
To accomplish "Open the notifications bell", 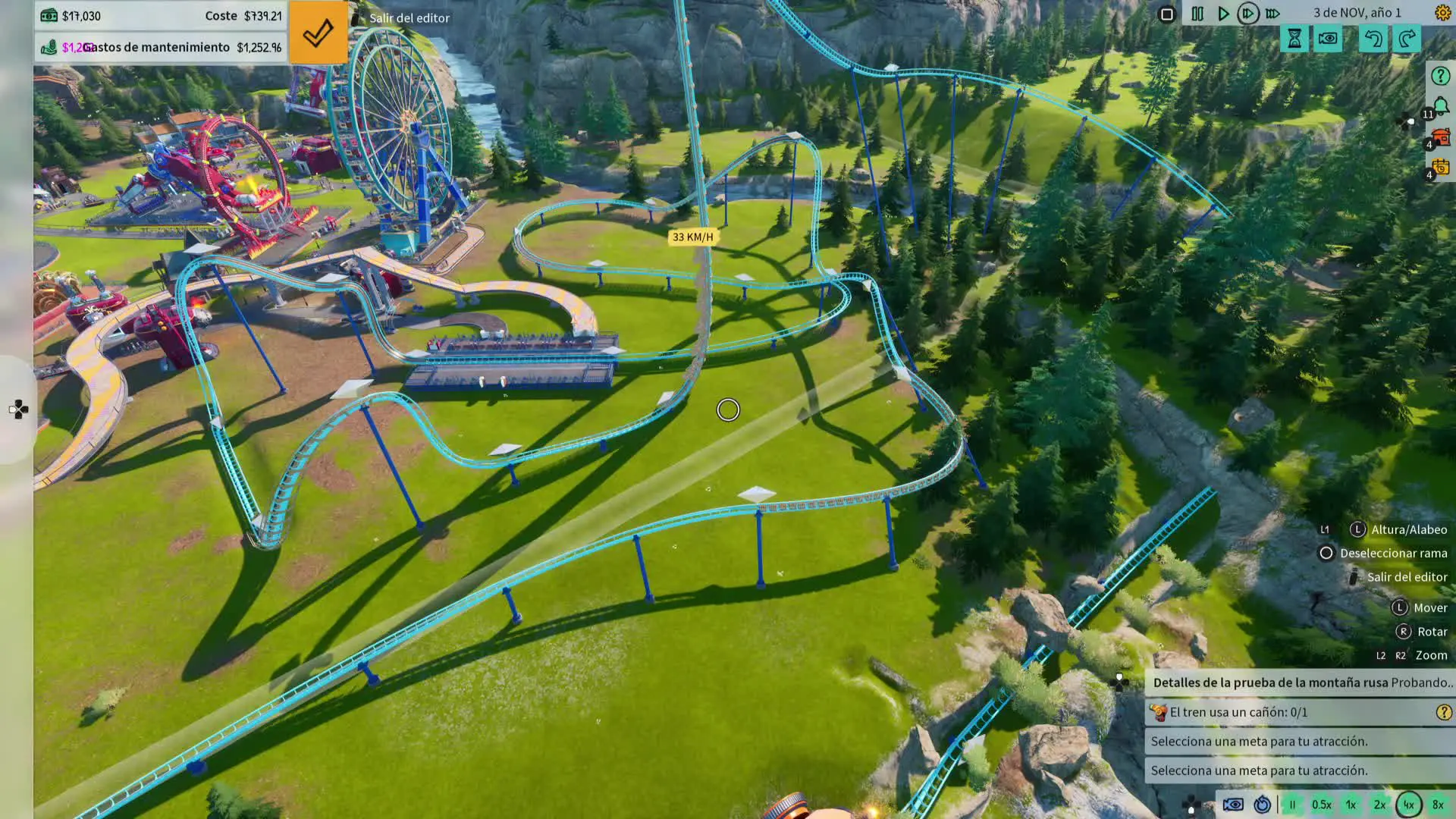I will tap(1440, 107).
